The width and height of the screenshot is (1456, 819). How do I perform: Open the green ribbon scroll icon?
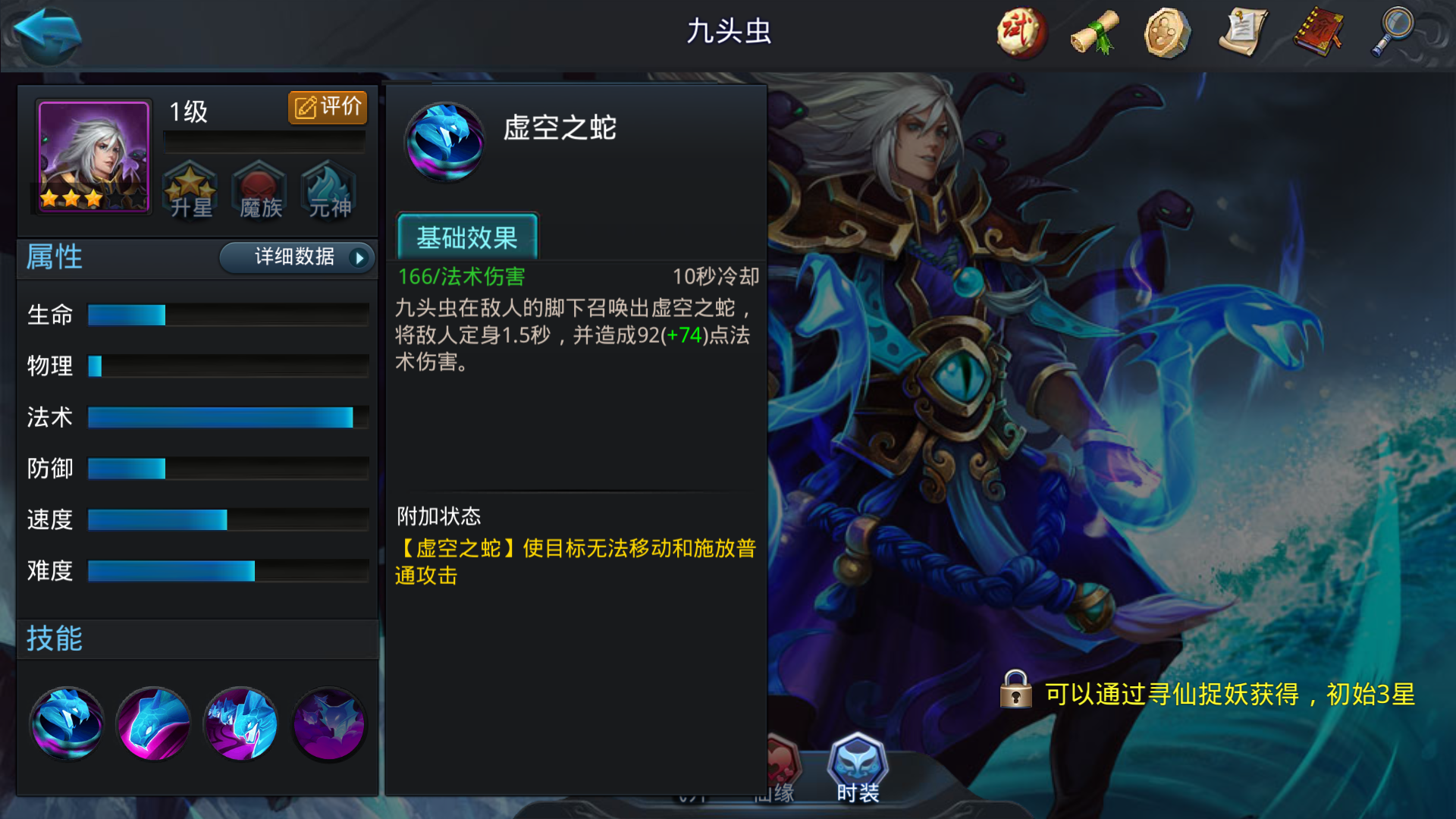1093,32
